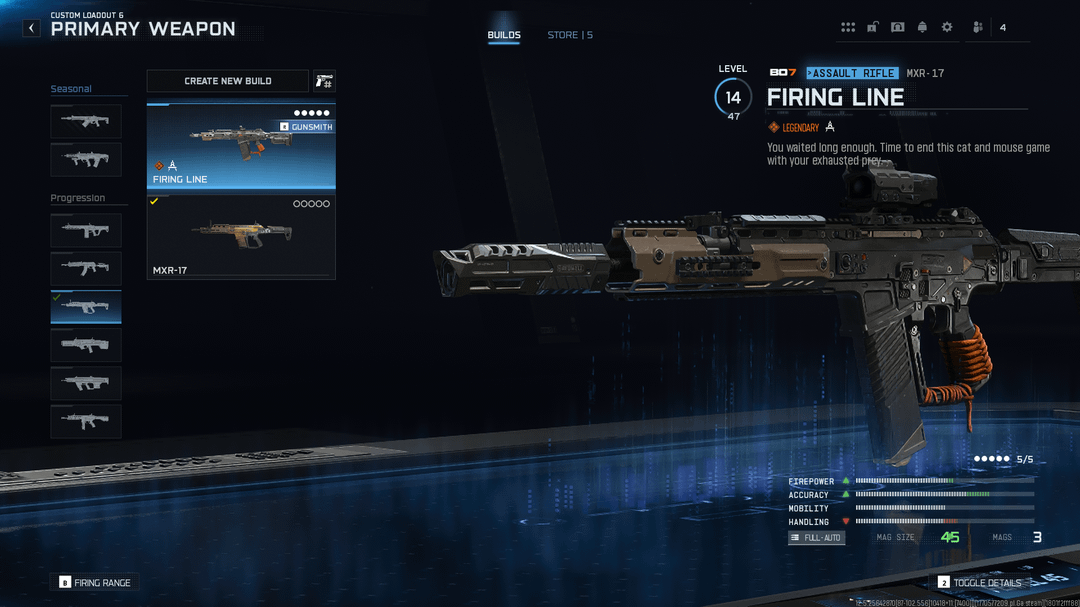Screen dimensions: 1080x607
Task: Open the unlock padlock icon in top bar
Action: (x=873, y=28)
